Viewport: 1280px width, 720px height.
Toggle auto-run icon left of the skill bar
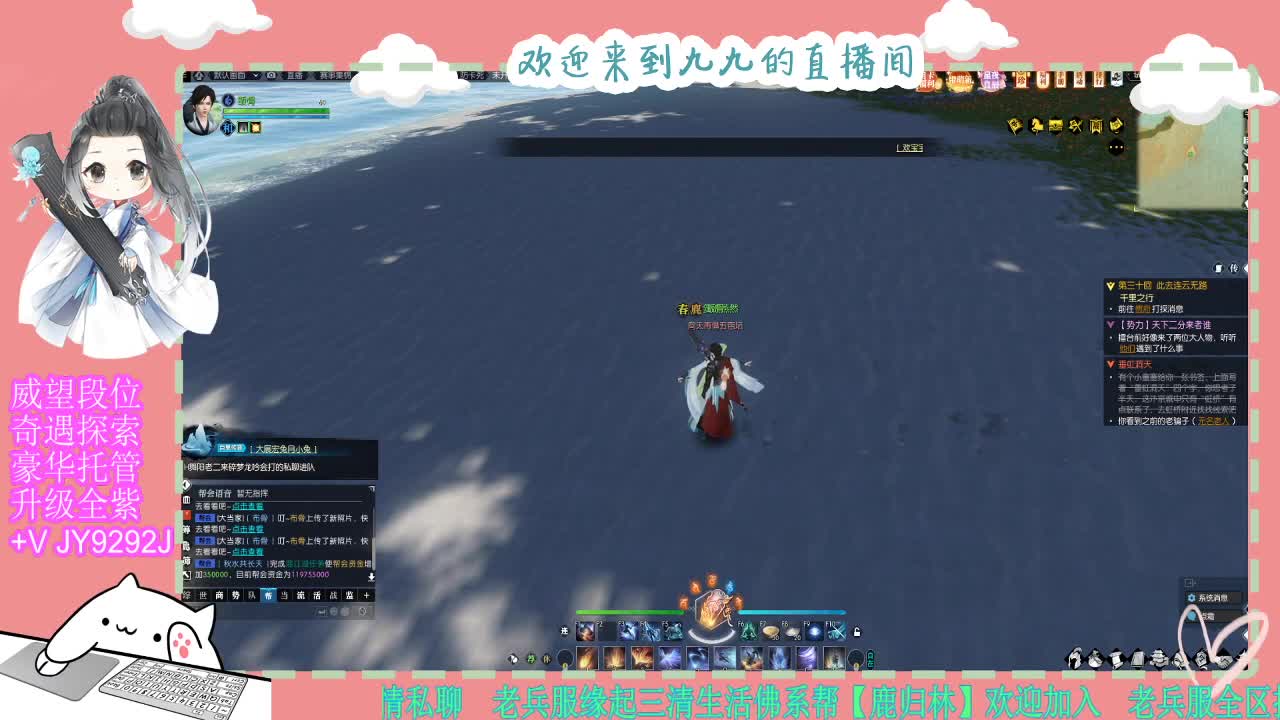click(564, 630)
